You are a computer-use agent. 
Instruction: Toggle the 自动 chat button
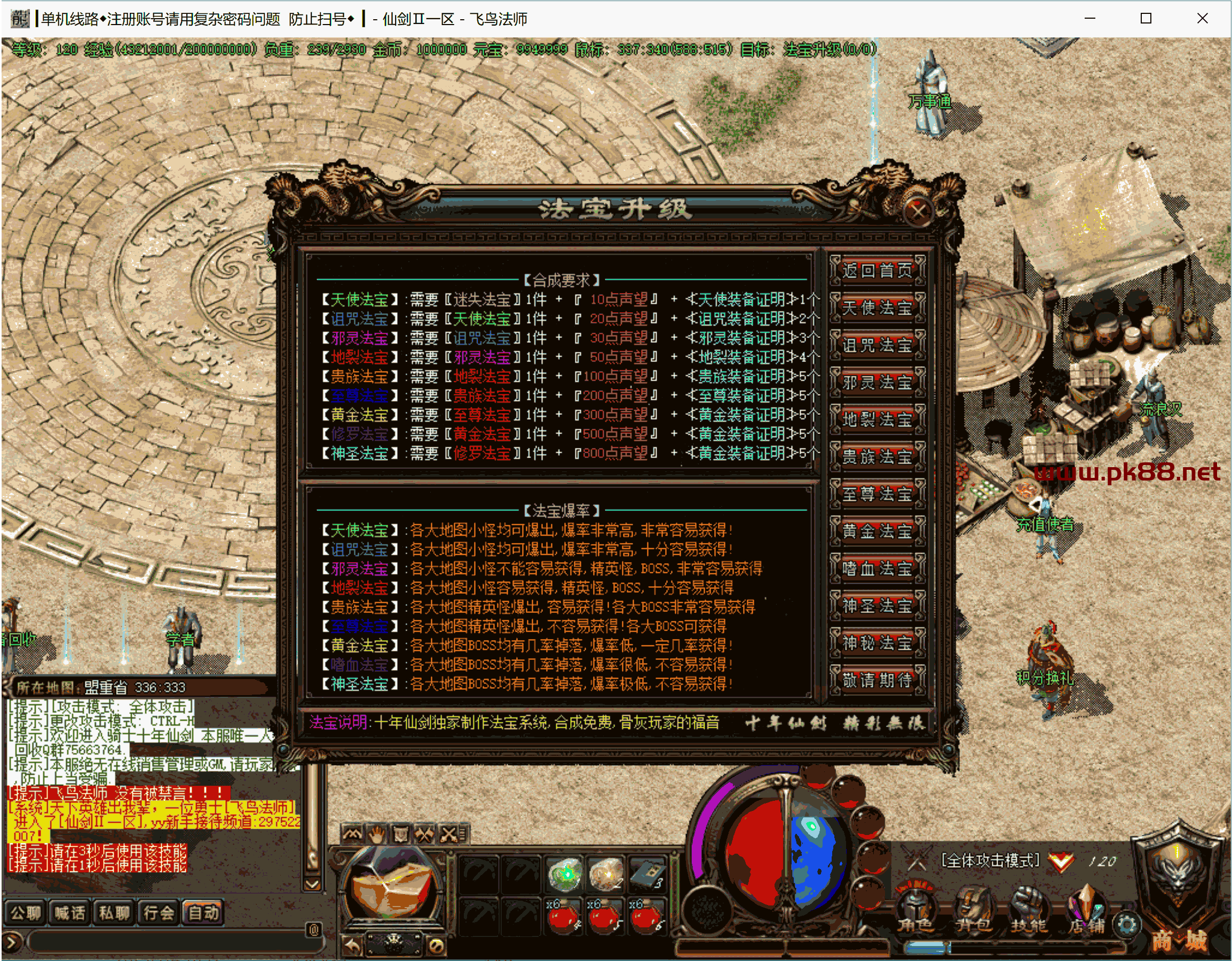pyautogui.click(x=203, y=913)
